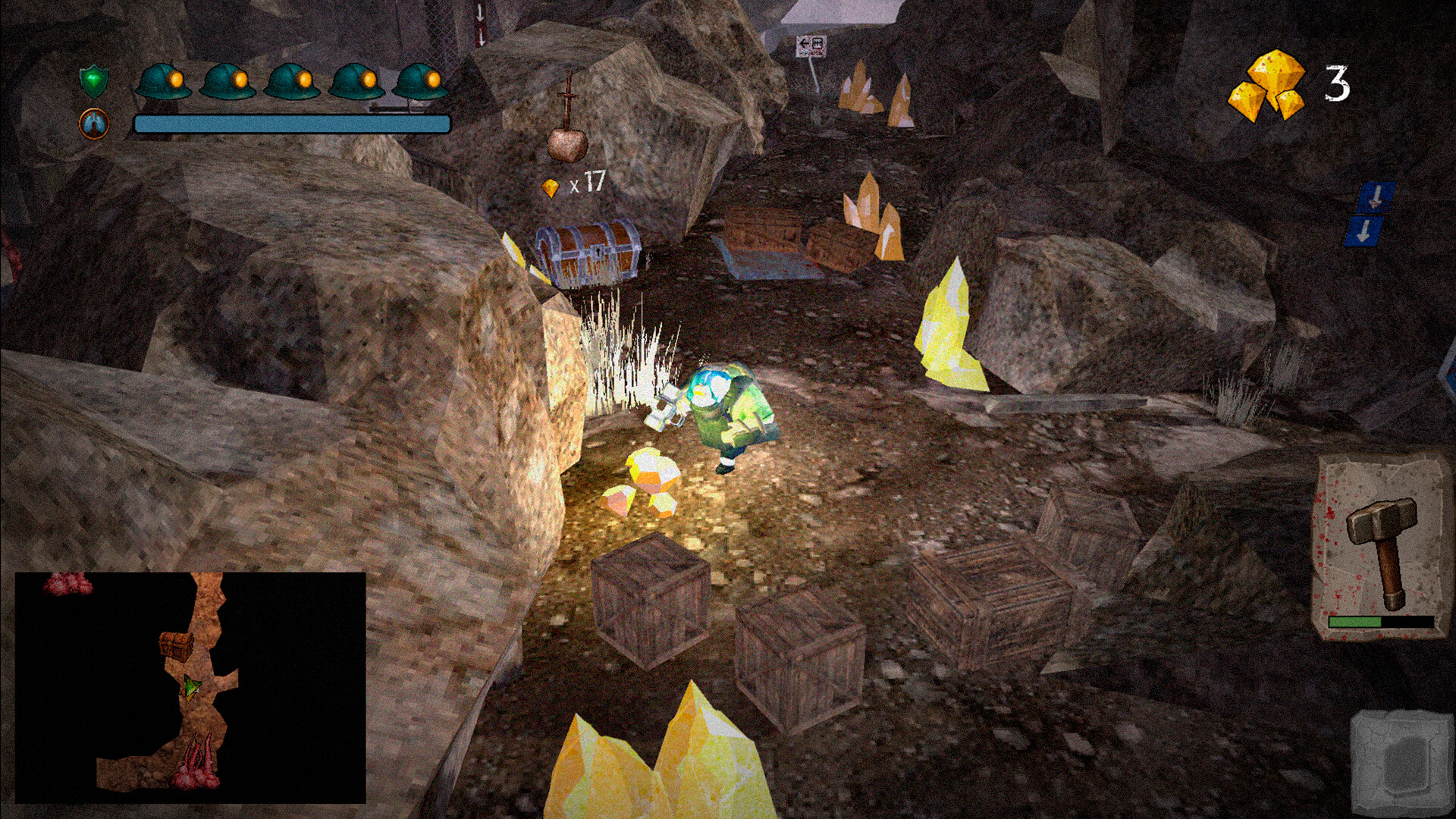
Task: Click the green shield armor icon
Action: [x=94, y=81]
